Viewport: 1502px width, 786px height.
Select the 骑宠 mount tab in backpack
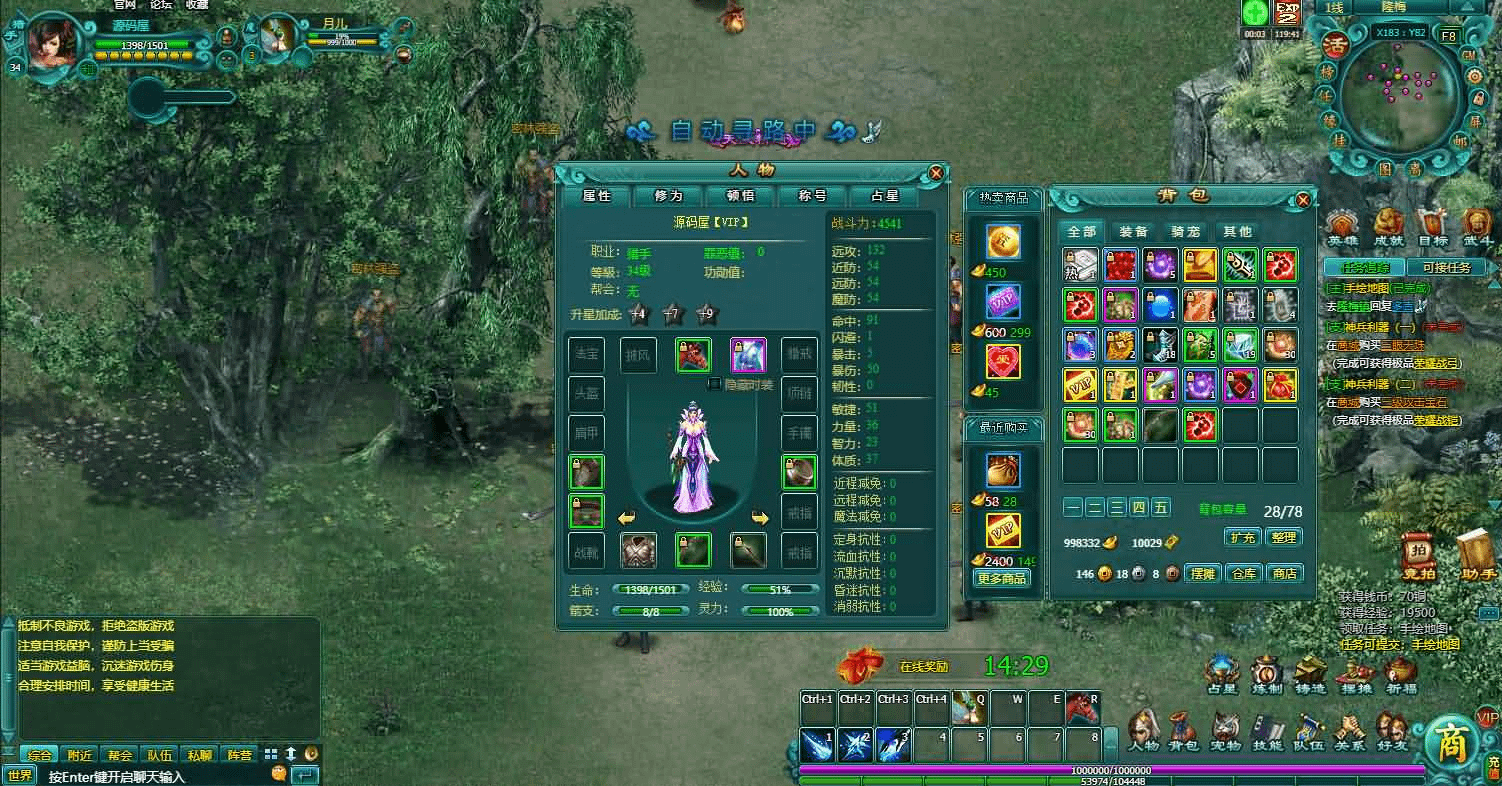tap(1185, 231)
